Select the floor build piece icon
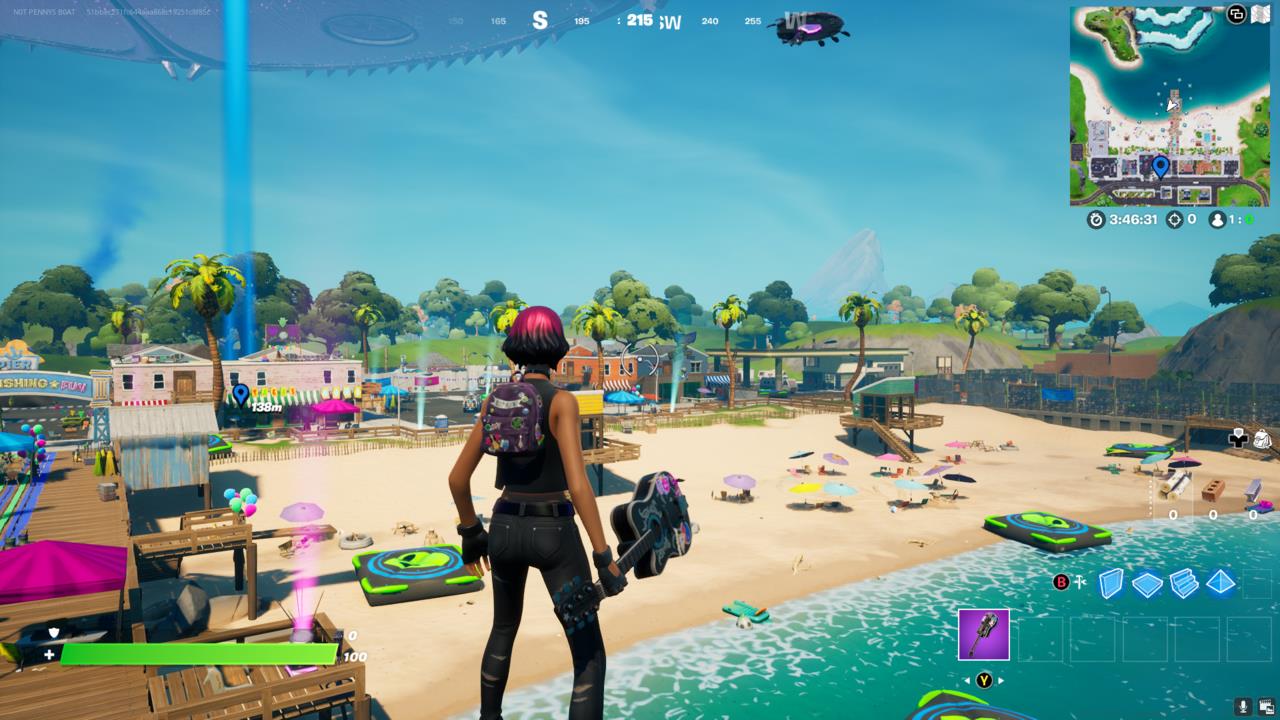 click(x=1146, y=582)
